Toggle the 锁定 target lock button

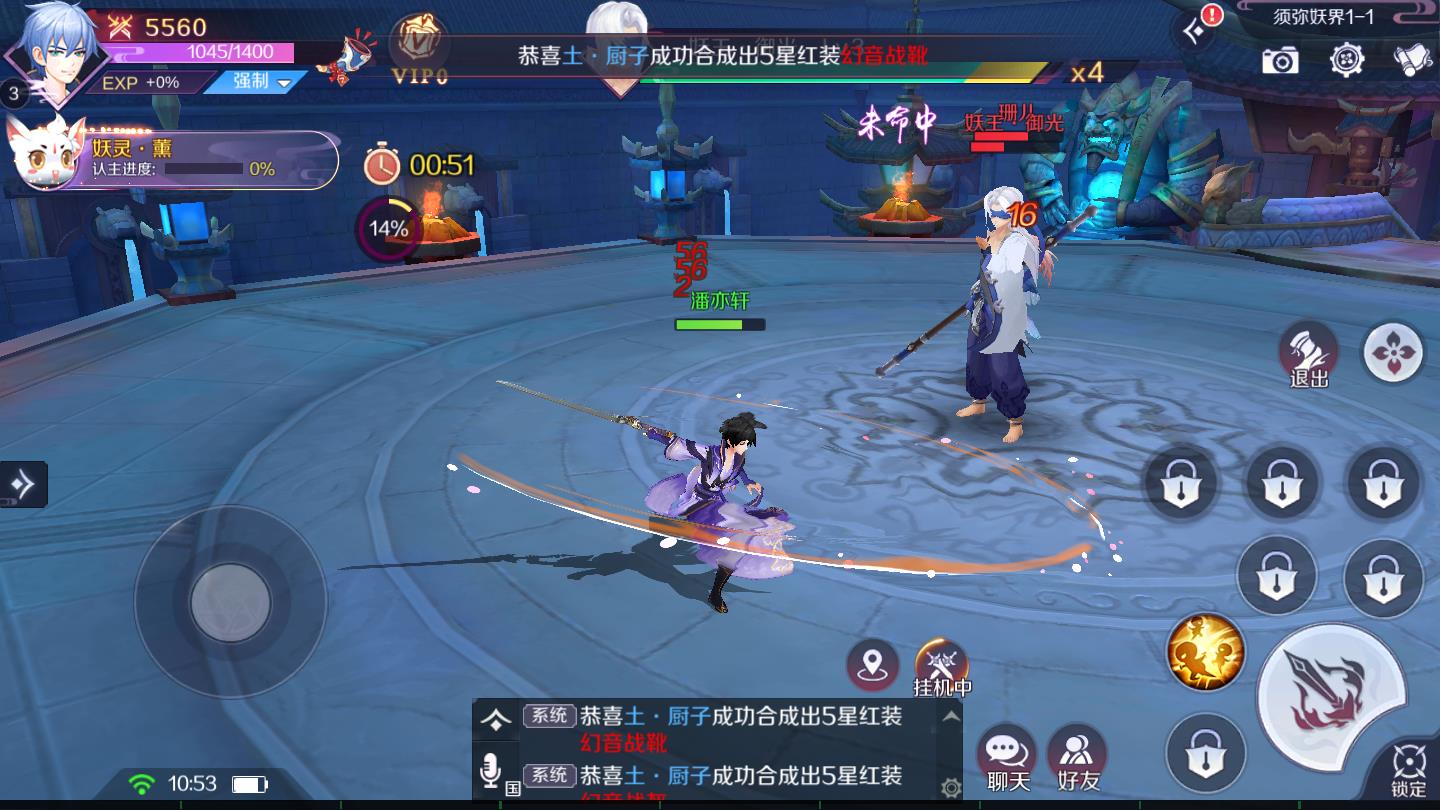tap(1409, 771)
